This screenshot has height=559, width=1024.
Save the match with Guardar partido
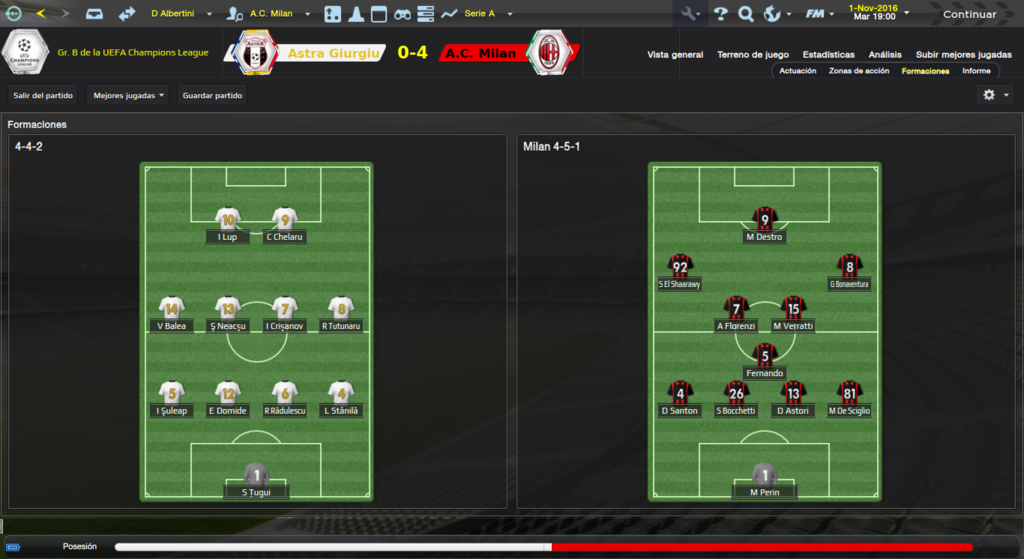[x=212, y=96]
